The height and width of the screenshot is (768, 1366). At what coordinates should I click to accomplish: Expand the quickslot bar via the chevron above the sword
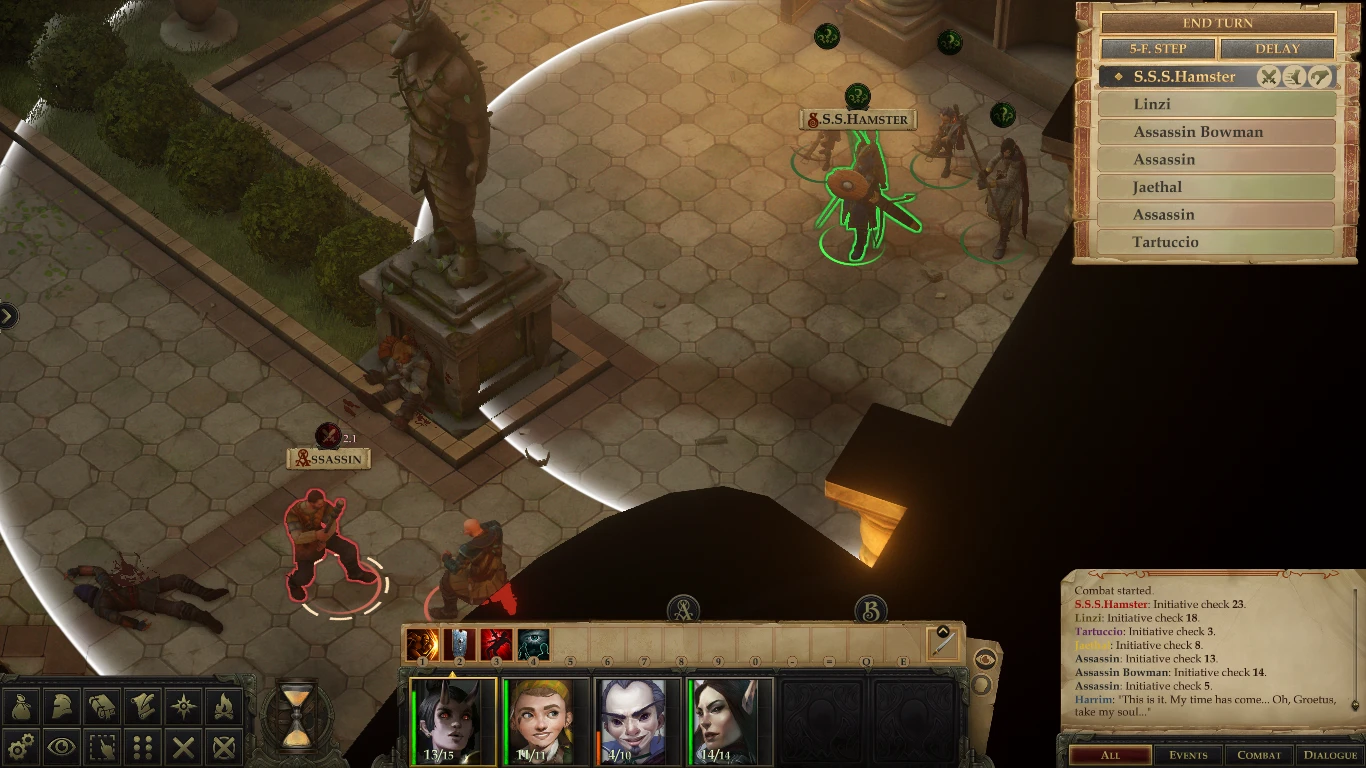coord(943,633)
